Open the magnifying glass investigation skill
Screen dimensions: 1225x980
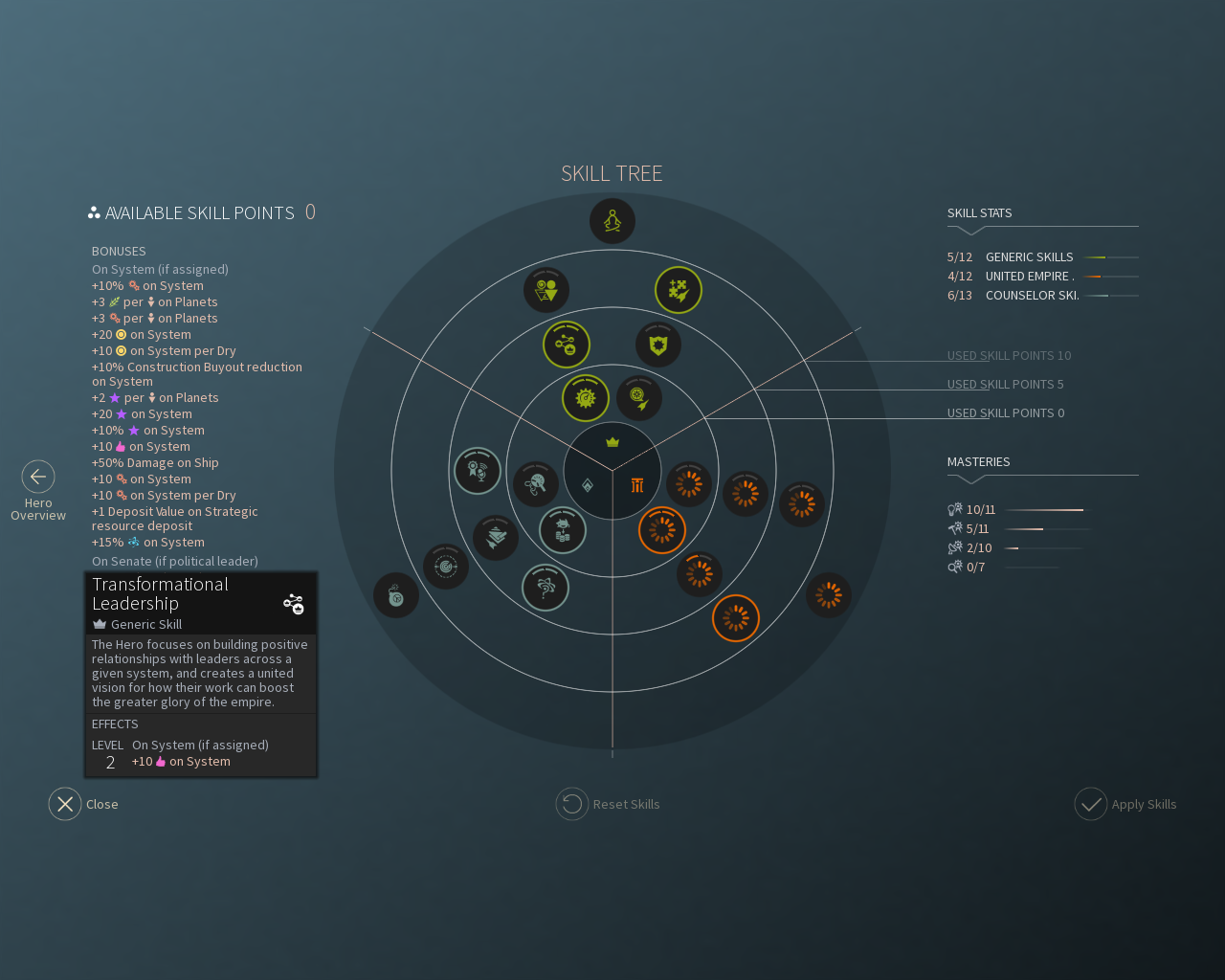[x=536, y=485]
